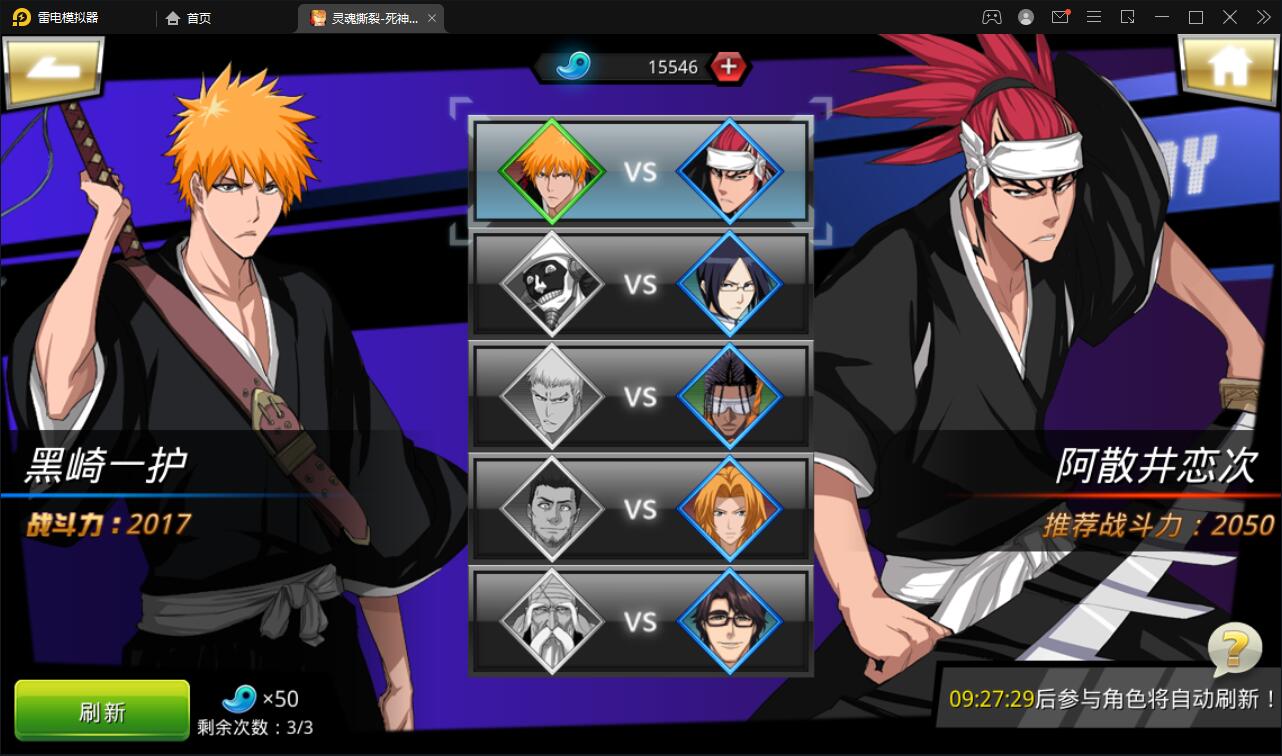Click the back arrow in the top-left corner
The image size is (1282, 756).
[54, 70]
